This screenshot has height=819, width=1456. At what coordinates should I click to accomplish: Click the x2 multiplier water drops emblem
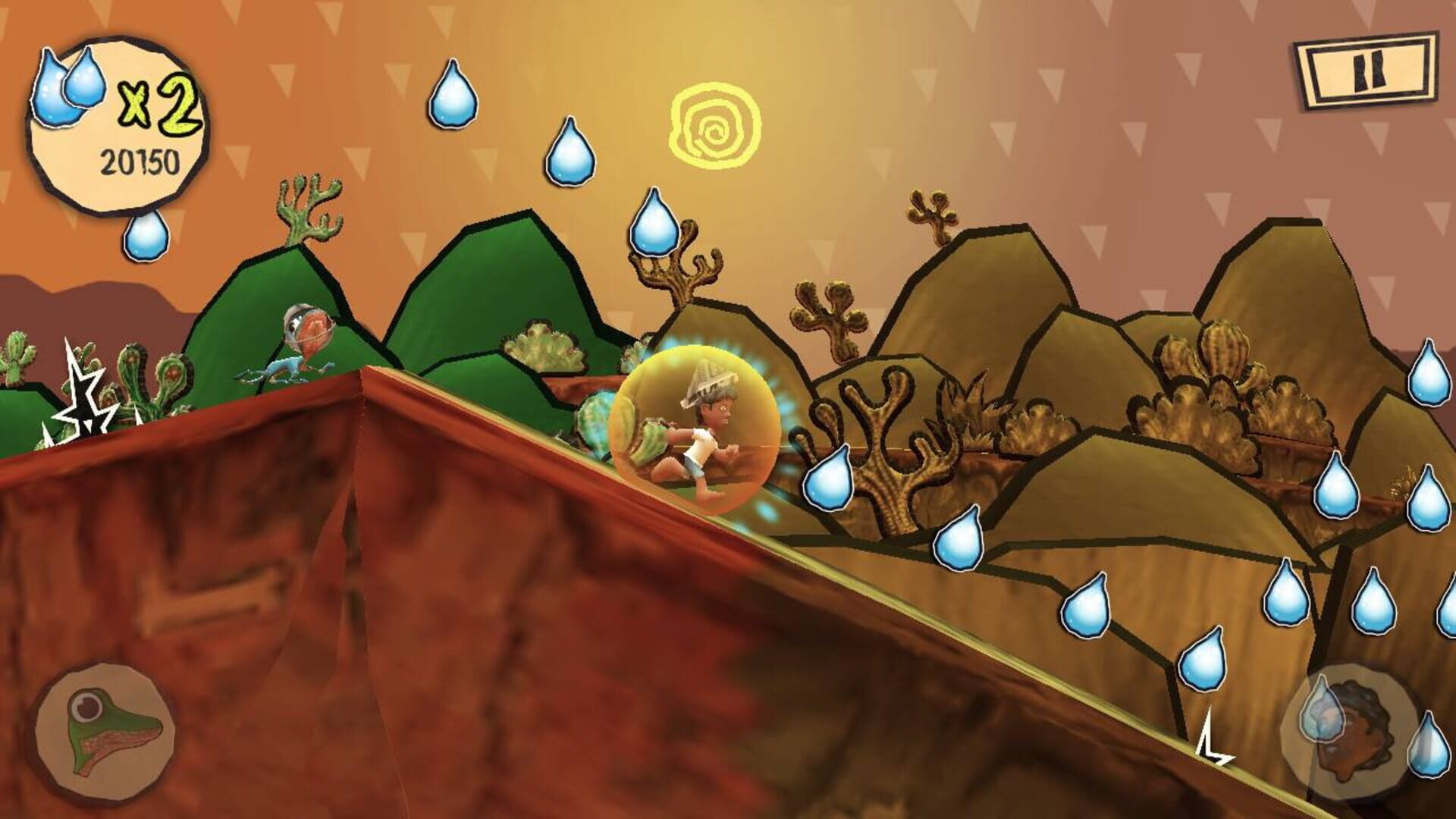point(68,87)
